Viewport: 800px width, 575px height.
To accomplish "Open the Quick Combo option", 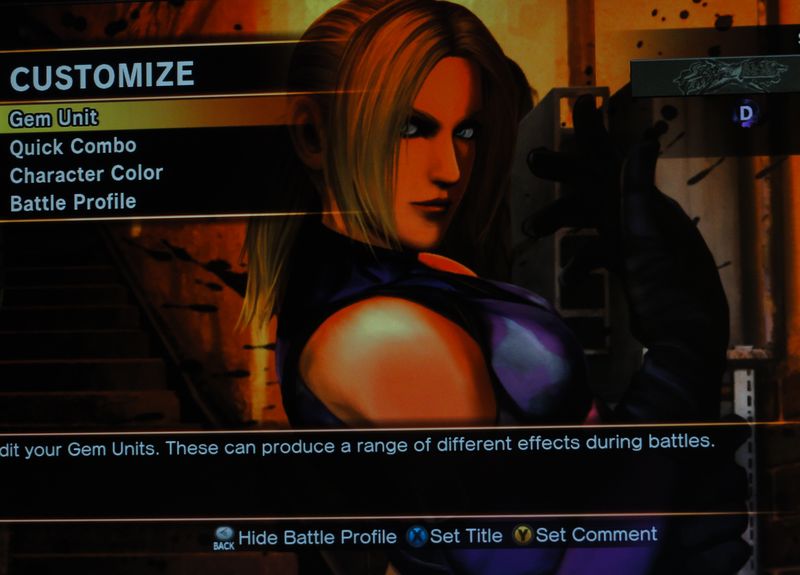I will click(73, 146).
